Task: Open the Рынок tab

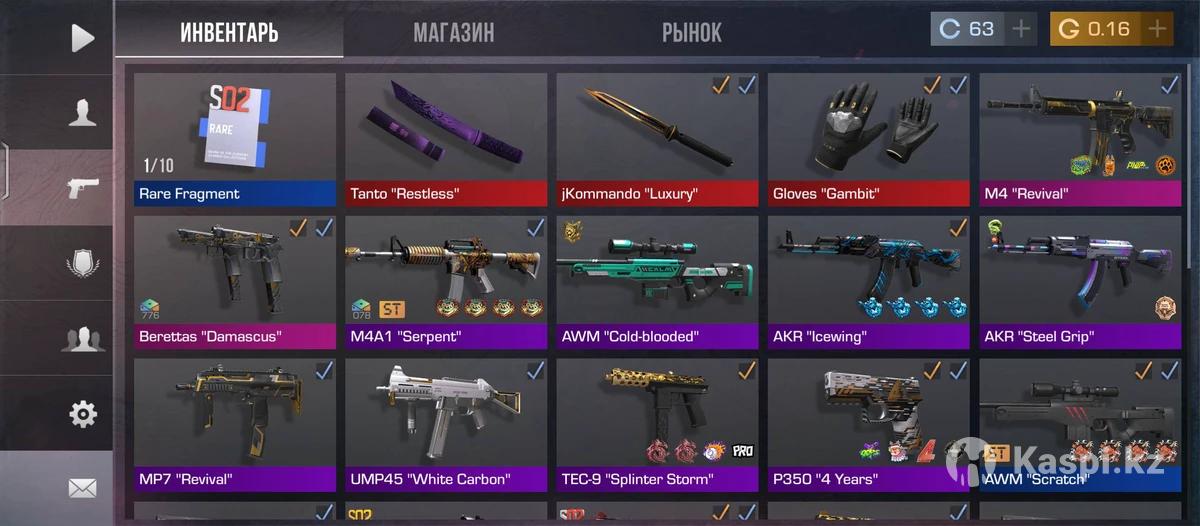Action: pos(691,32)
